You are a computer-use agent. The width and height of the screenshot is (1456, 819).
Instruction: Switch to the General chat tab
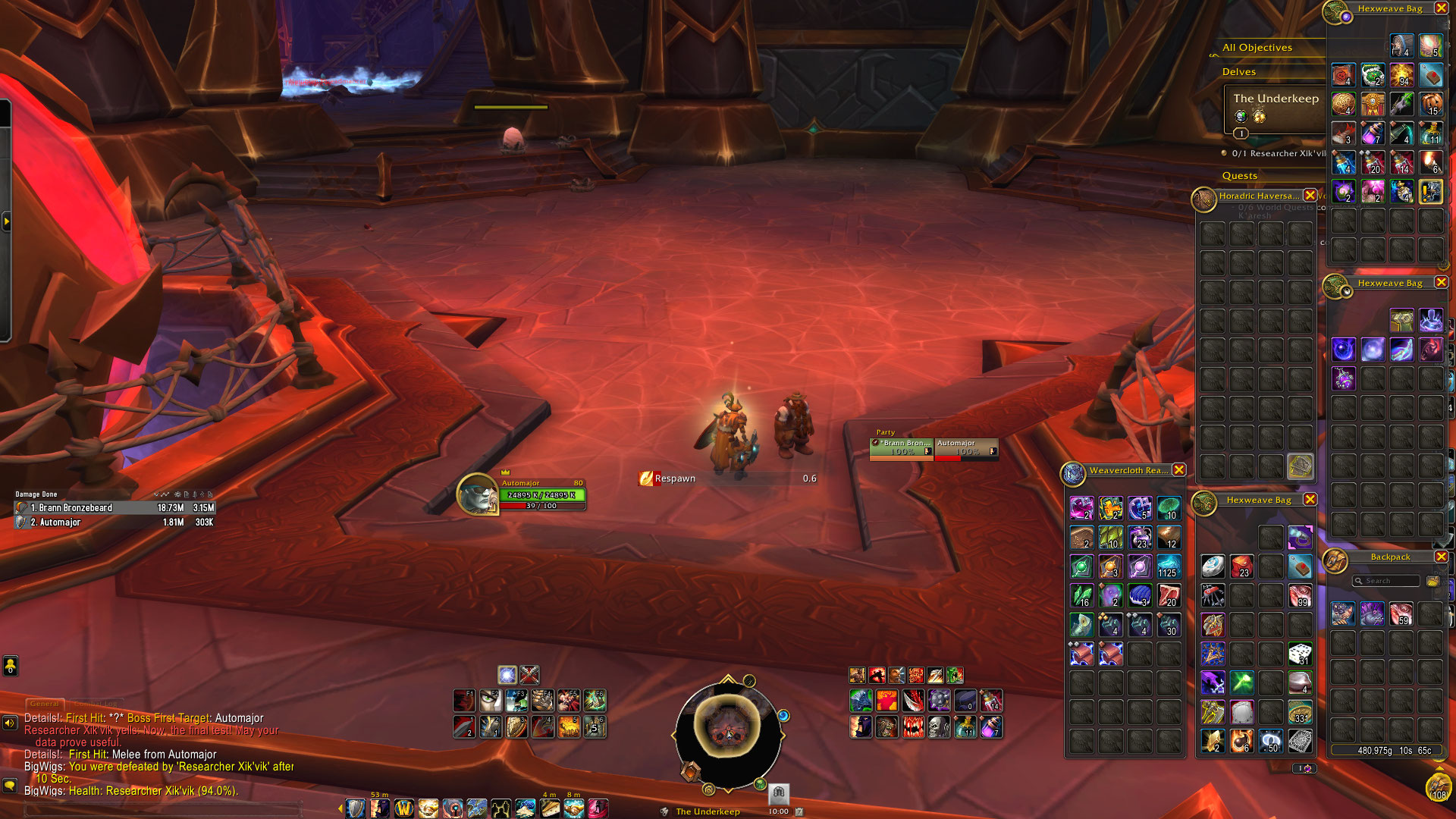pyautogui.click(x=45, y=704)
